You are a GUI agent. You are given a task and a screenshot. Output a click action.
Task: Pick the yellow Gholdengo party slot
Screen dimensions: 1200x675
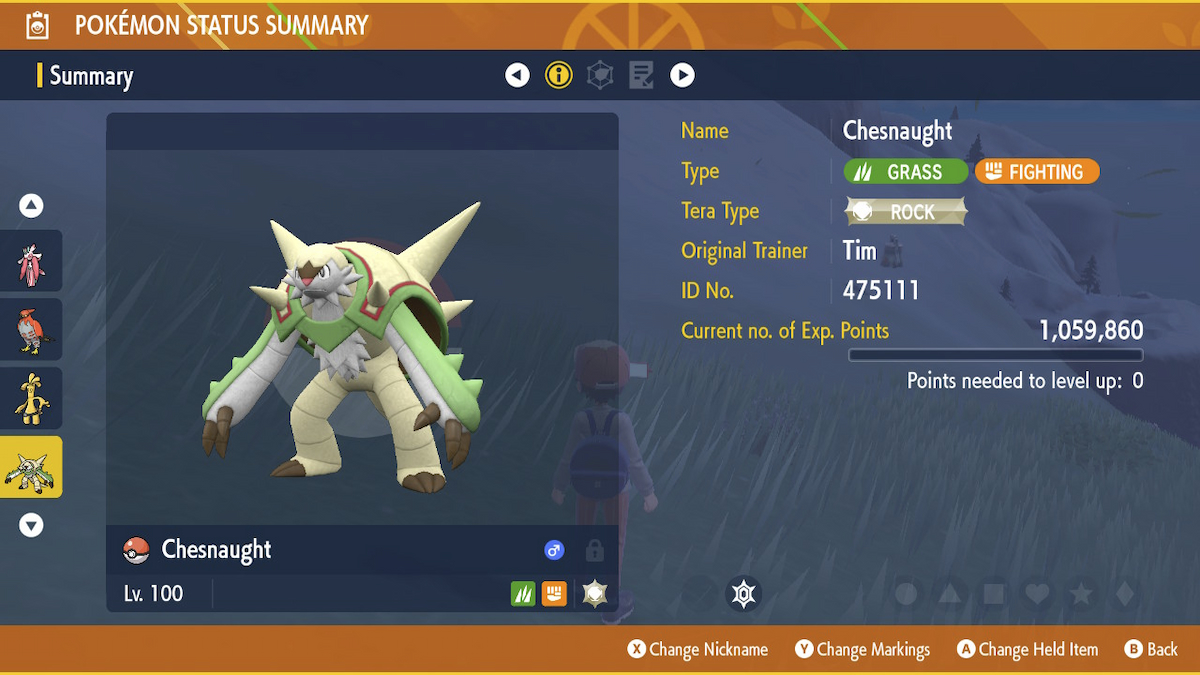[31, 398]
